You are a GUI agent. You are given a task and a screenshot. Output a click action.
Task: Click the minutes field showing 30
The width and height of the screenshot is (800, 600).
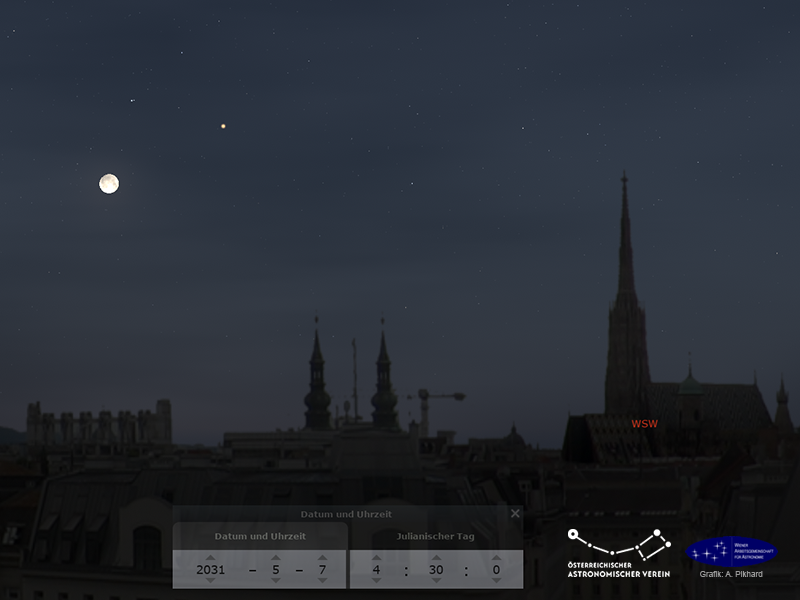(x=436, y=569)
